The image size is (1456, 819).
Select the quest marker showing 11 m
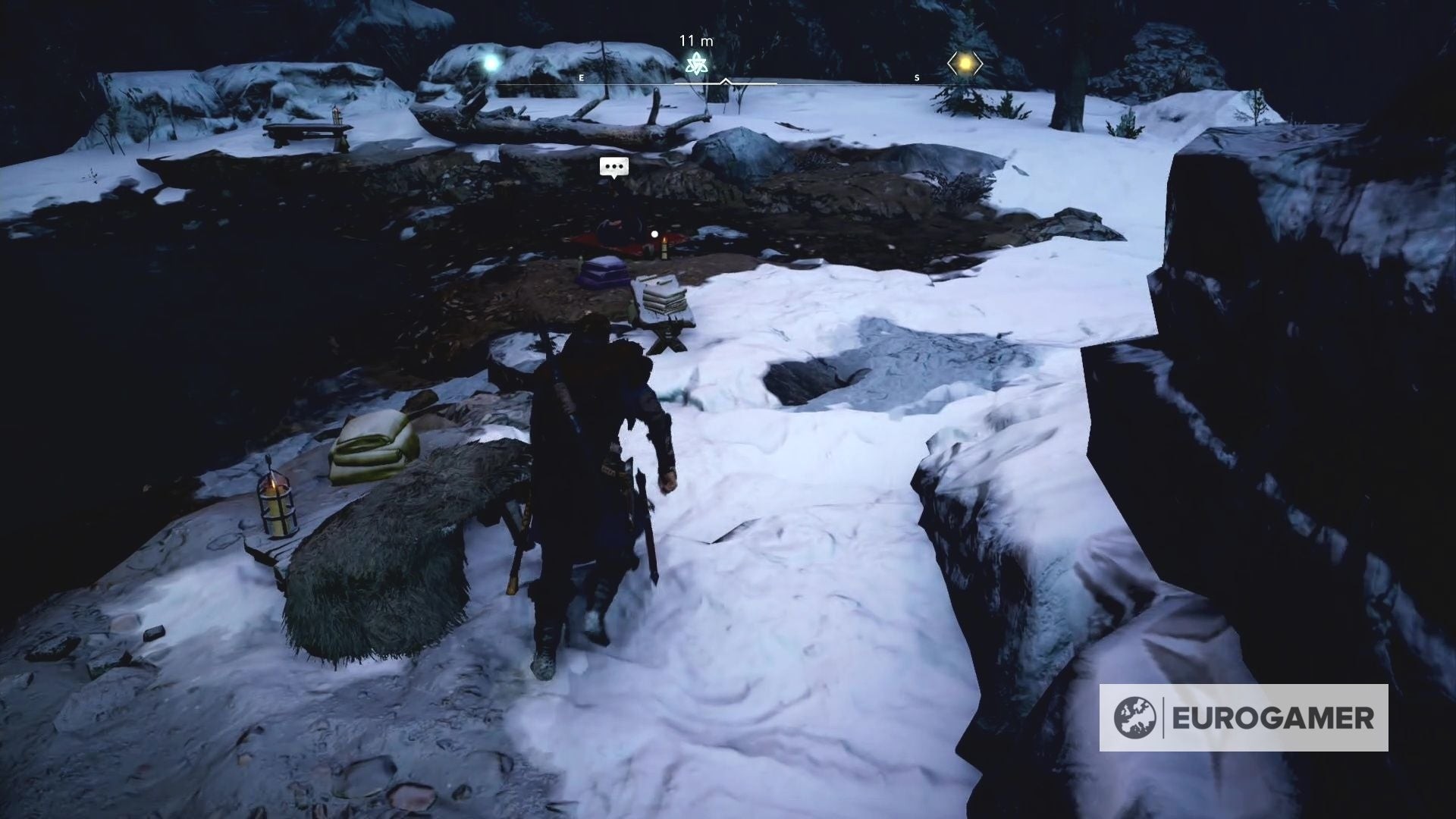tap(695, 64)
